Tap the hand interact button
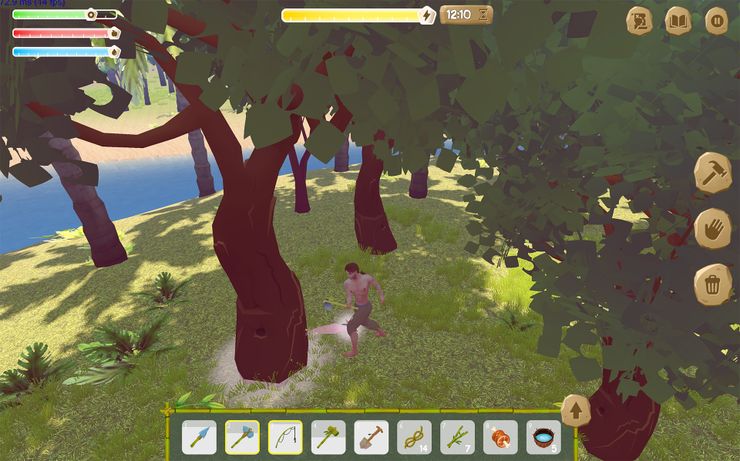740x461 pixels. tap(713, 228)
